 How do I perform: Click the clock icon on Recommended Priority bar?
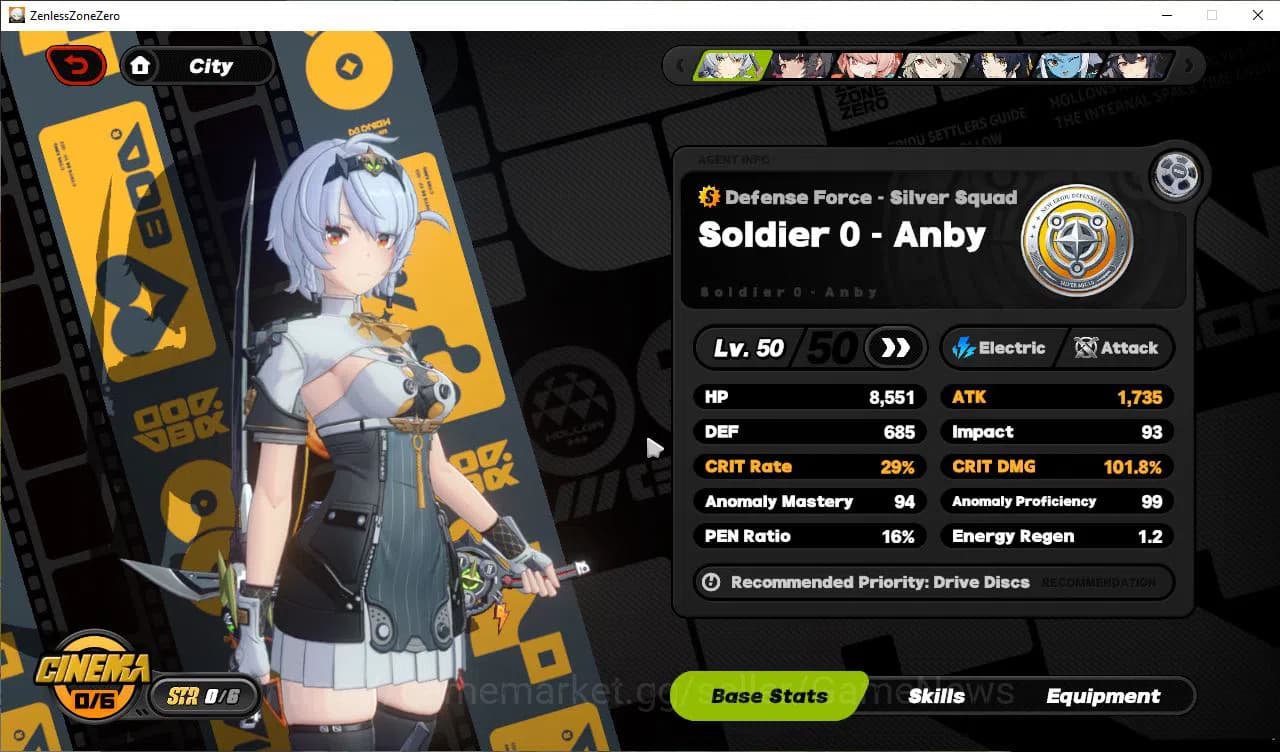(711, 583)
